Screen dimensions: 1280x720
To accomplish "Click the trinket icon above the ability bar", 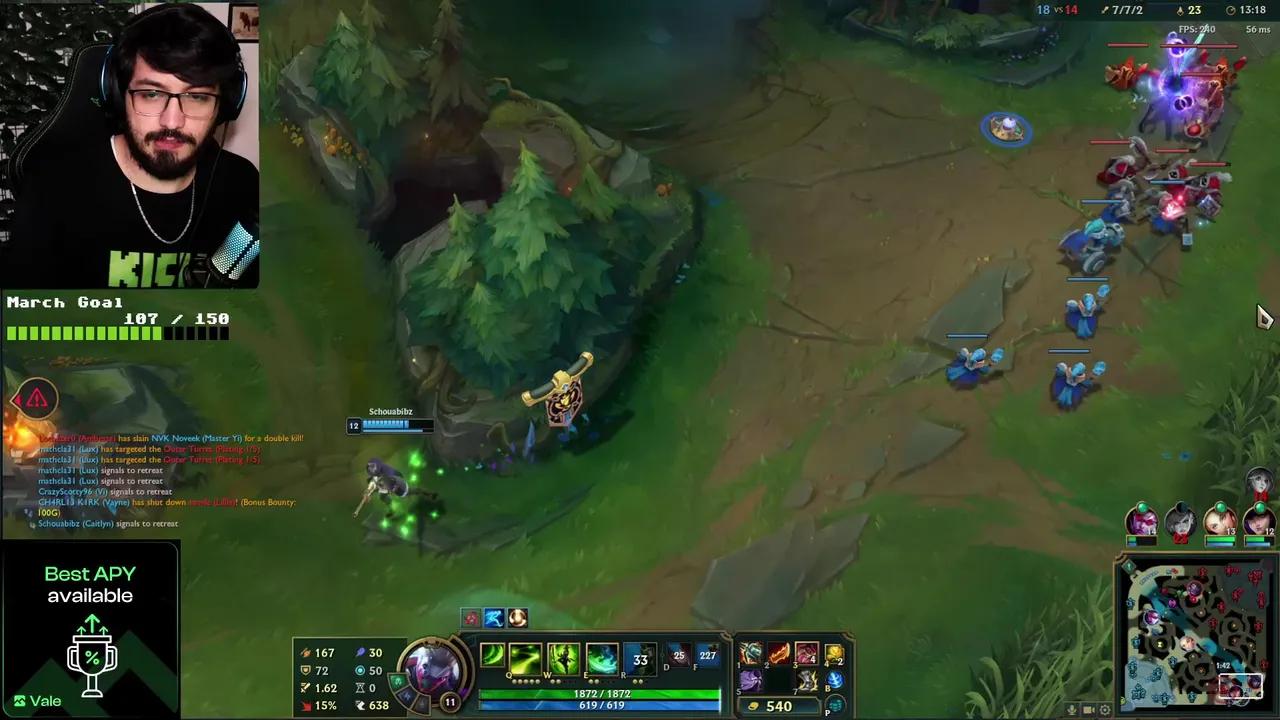I will pyautogui.click(x=517, y=618).
